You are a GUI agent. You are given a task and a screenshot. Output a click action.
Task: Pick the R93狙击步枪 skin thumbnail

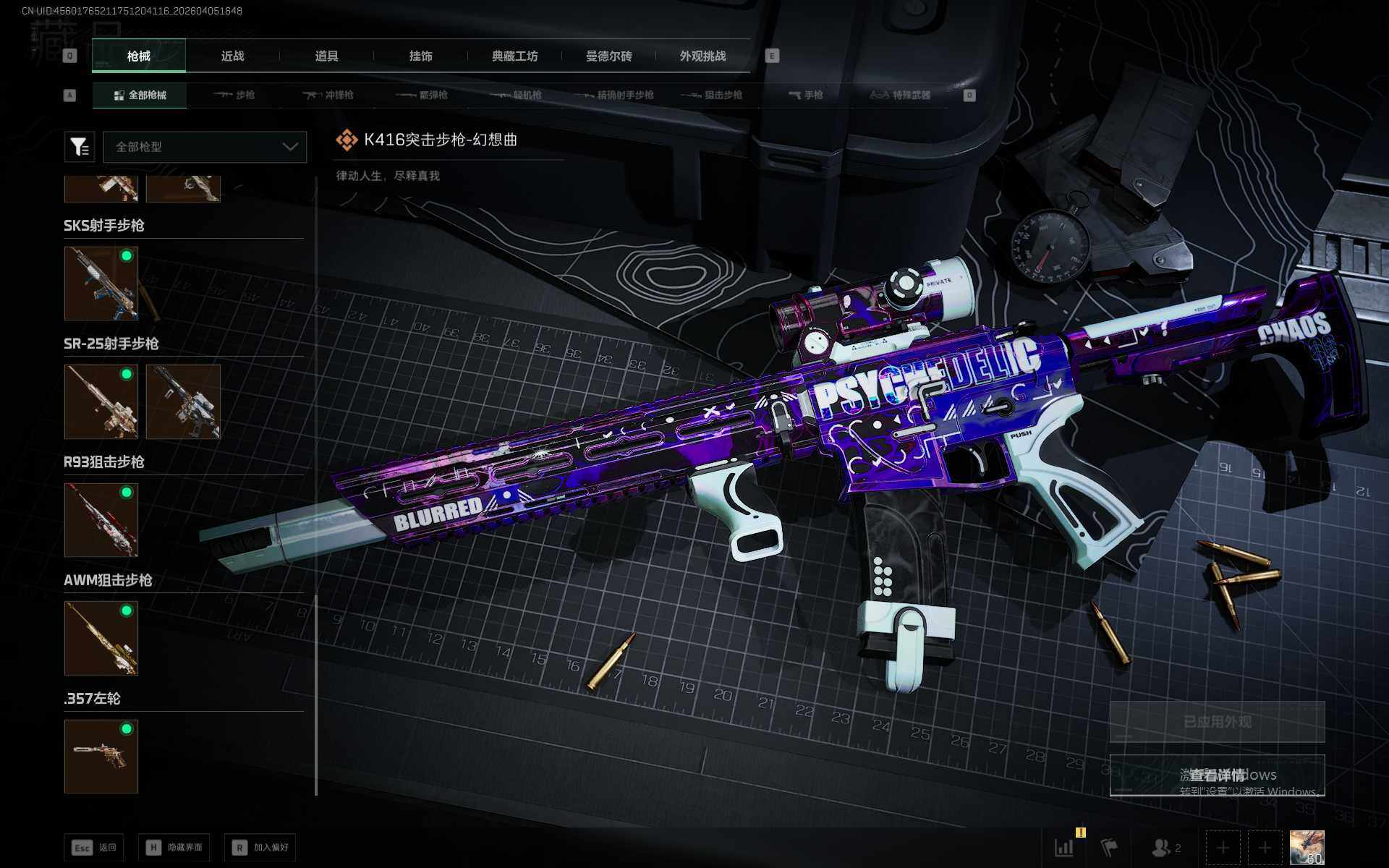(x=101, y=520)
